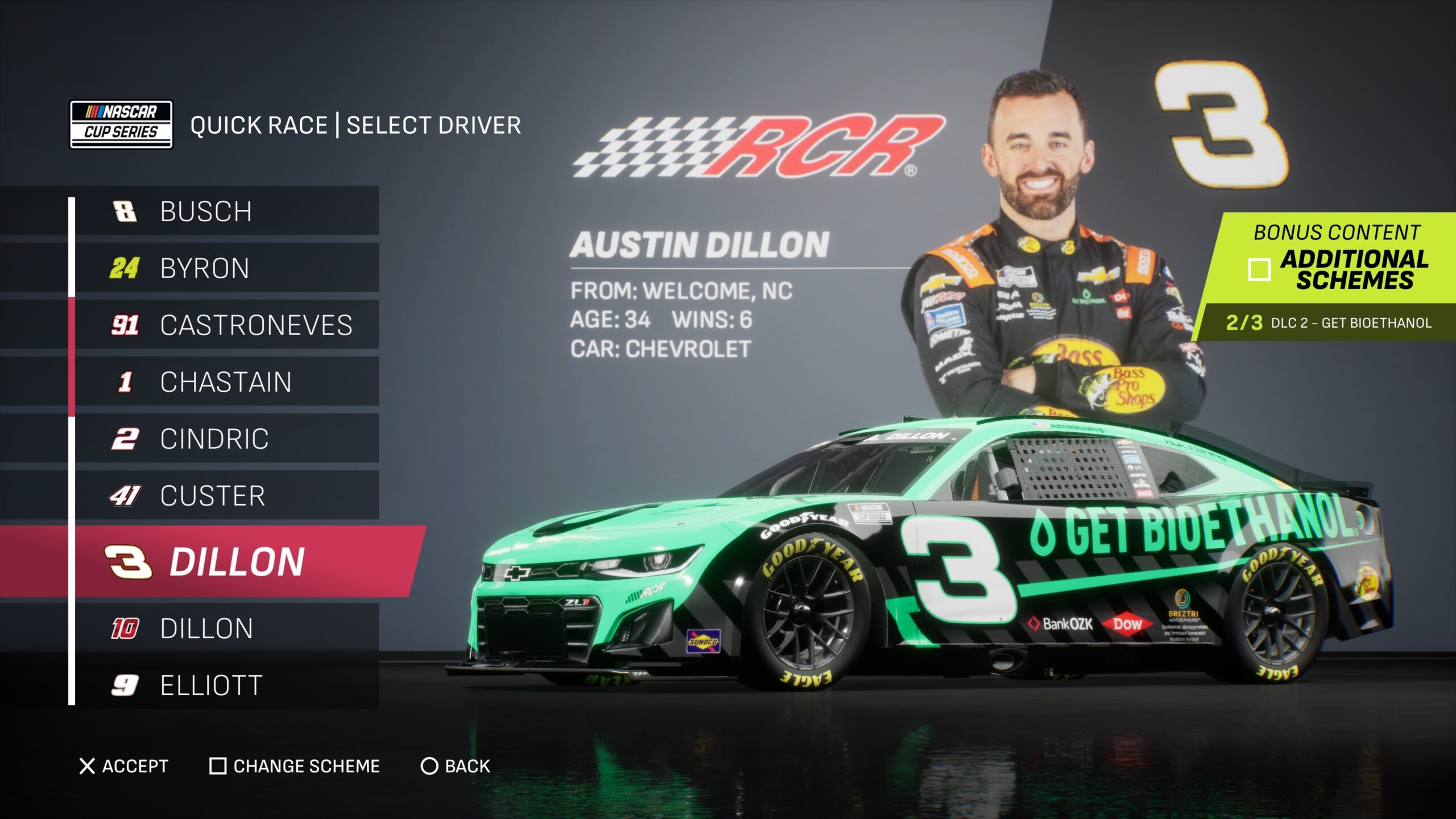Select Busch number 8 driver row
The height and width of the screenshot is (819, 1456).
(227, 211)
